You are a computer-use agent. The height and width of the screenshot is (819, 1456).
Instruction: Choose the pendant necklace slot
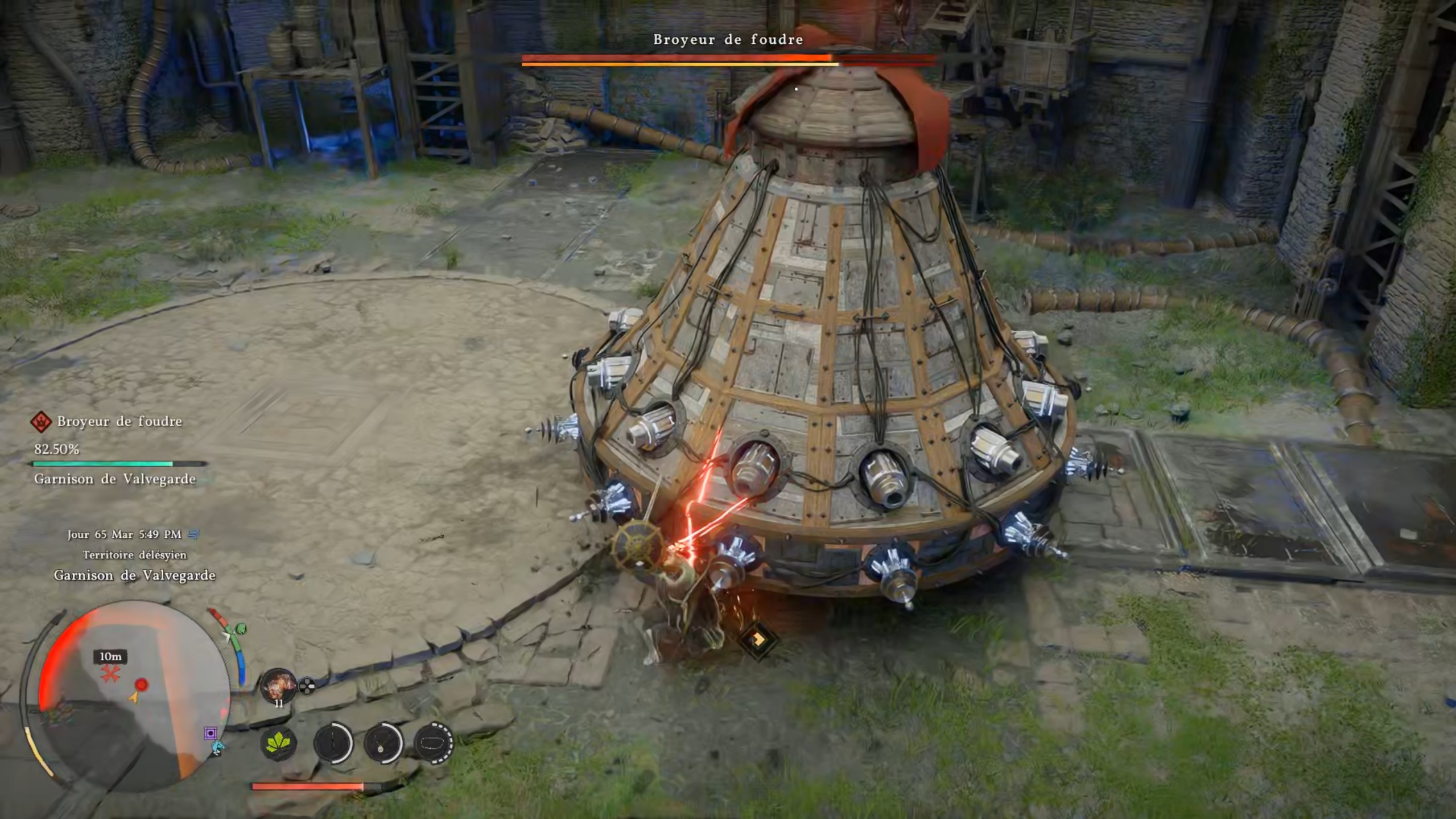(383, 743)
